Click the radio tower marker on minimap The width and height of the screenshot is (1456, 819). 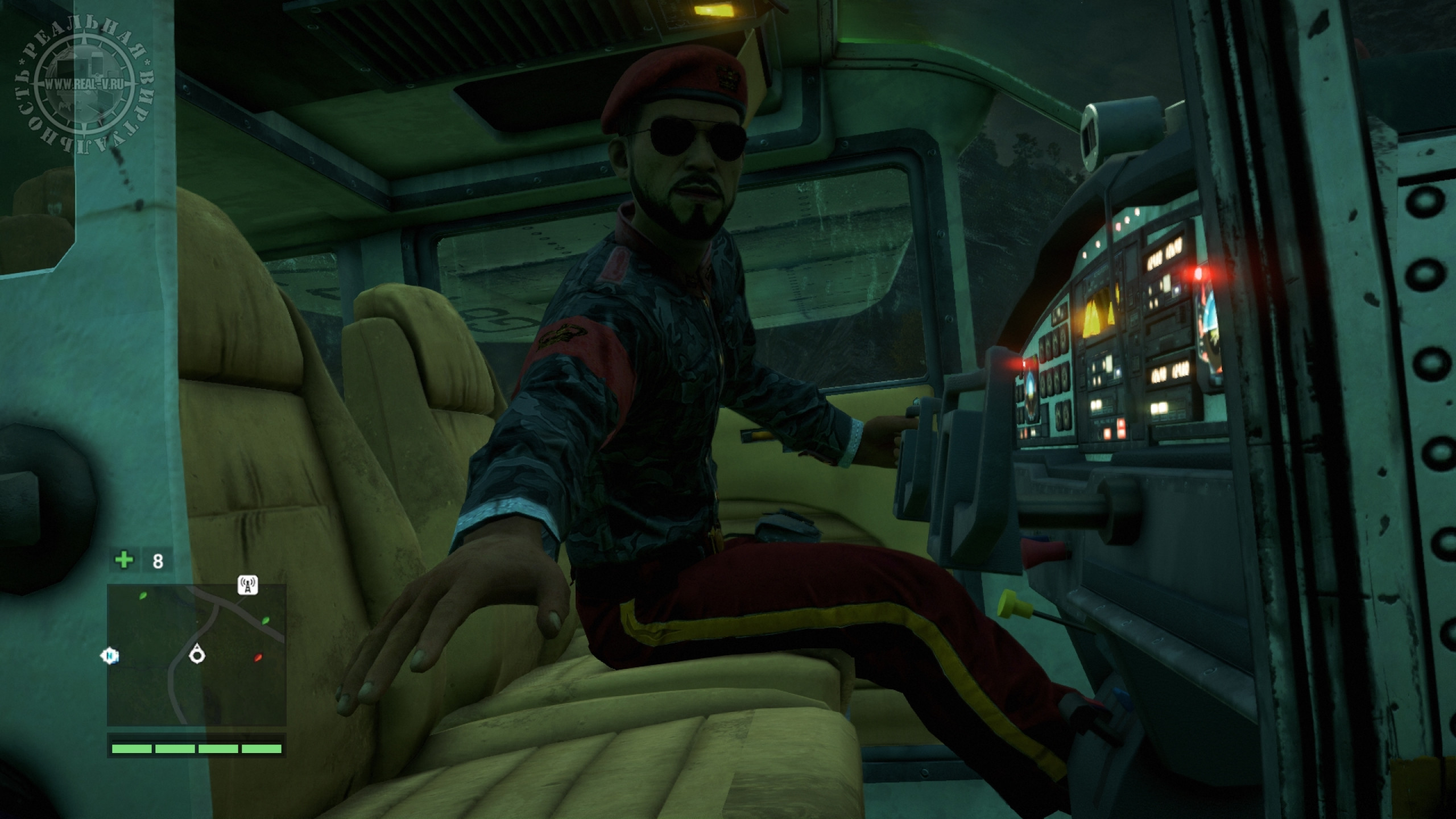(247, 585)
